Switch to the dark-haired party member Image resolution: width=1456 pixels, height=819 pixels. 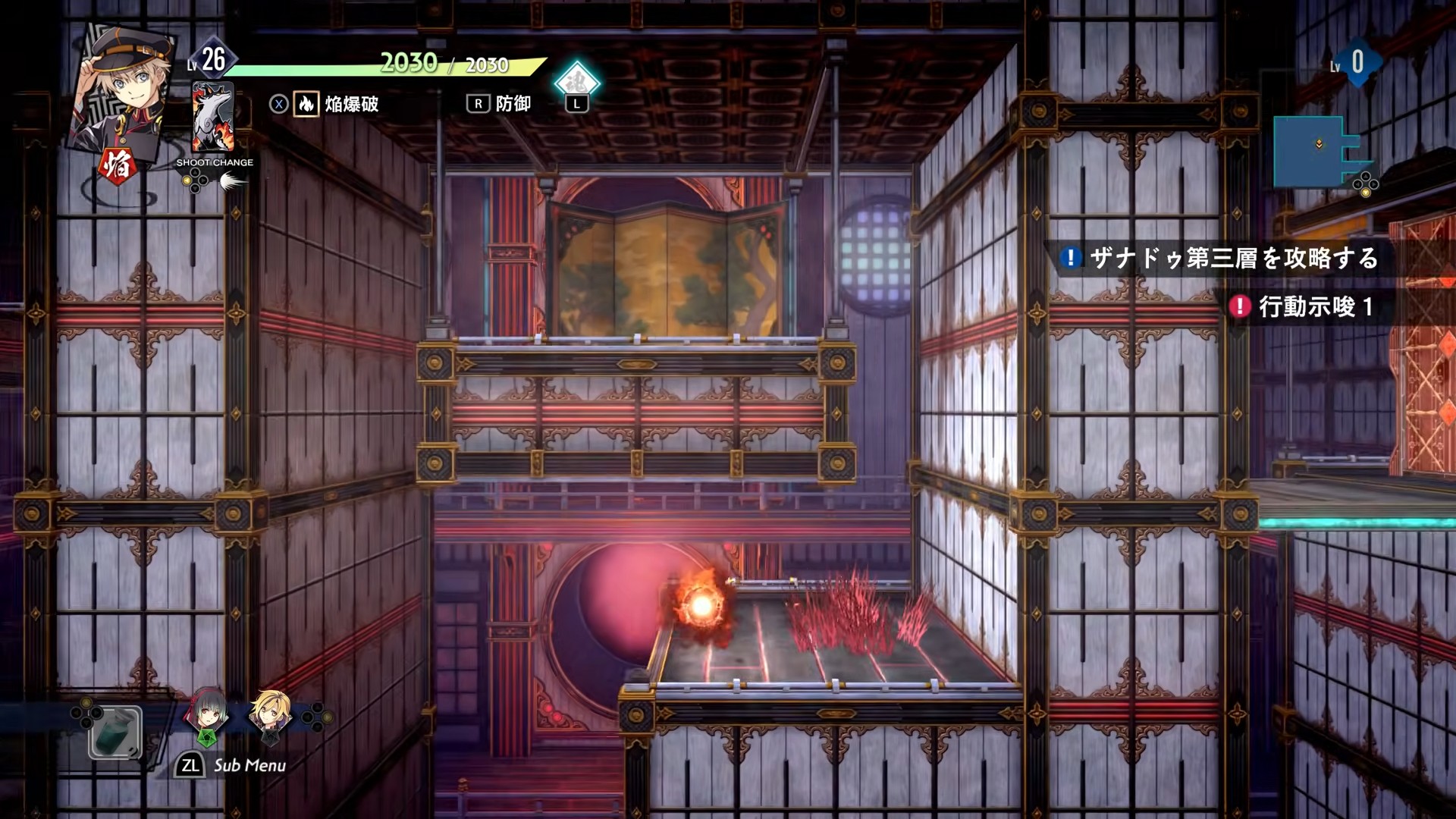[x=208, y=714]
